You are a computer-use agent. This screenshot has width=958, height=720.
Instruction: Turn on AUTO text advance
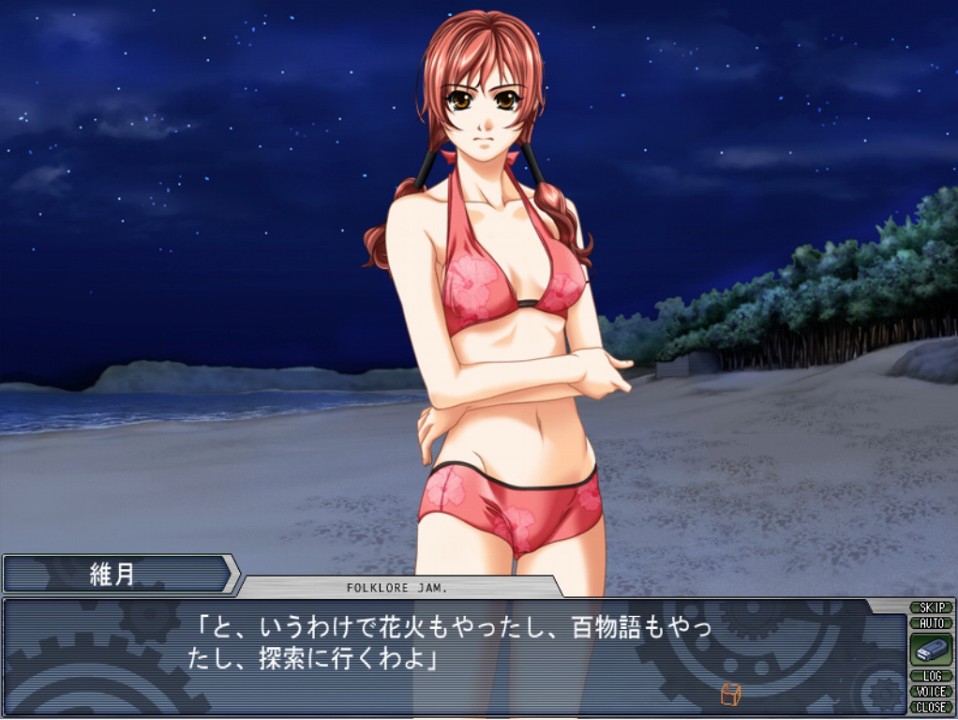click(x=931, y=622)
